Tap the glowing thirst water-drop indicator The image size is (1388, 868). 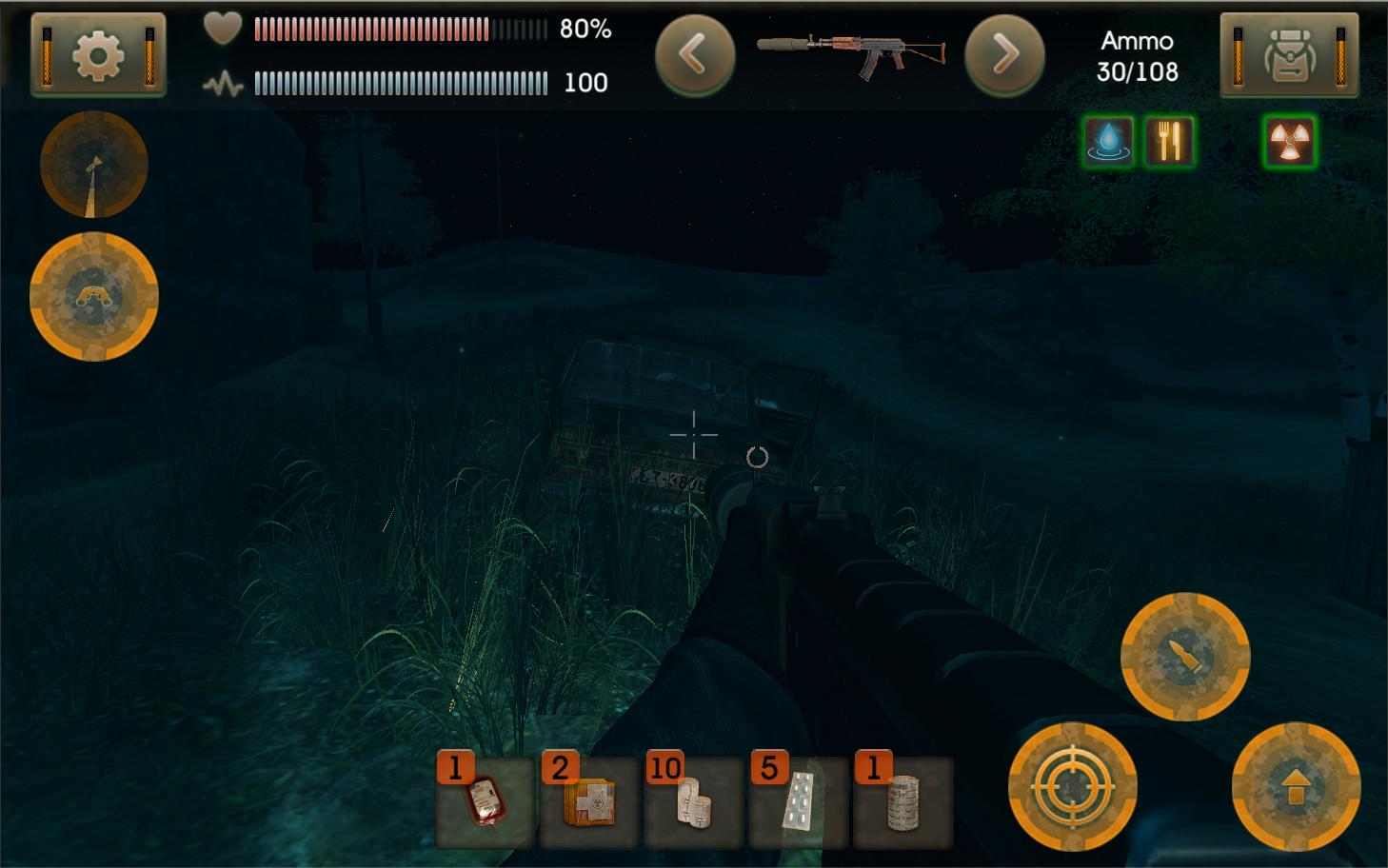1107,141
